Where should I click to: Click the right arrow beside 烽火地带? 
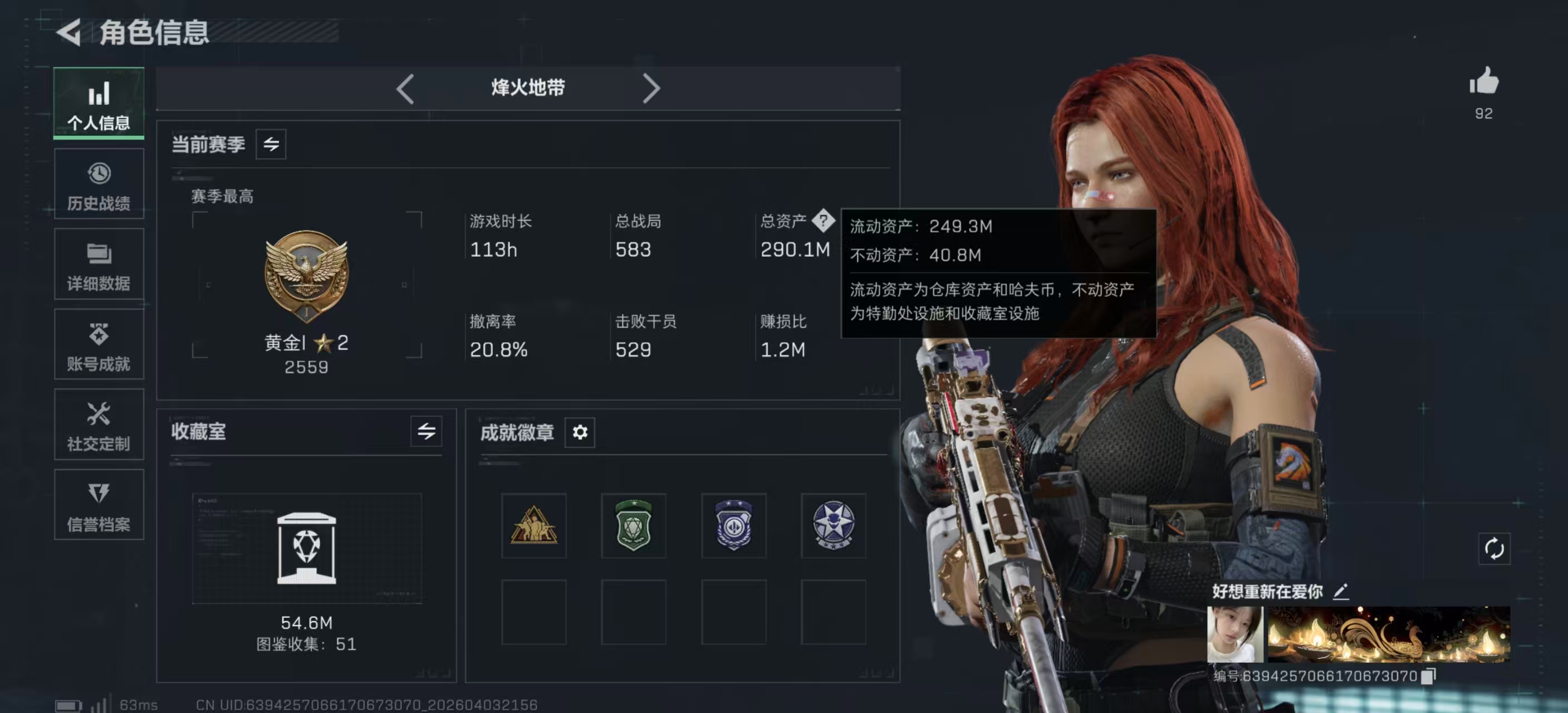(651, 89)
